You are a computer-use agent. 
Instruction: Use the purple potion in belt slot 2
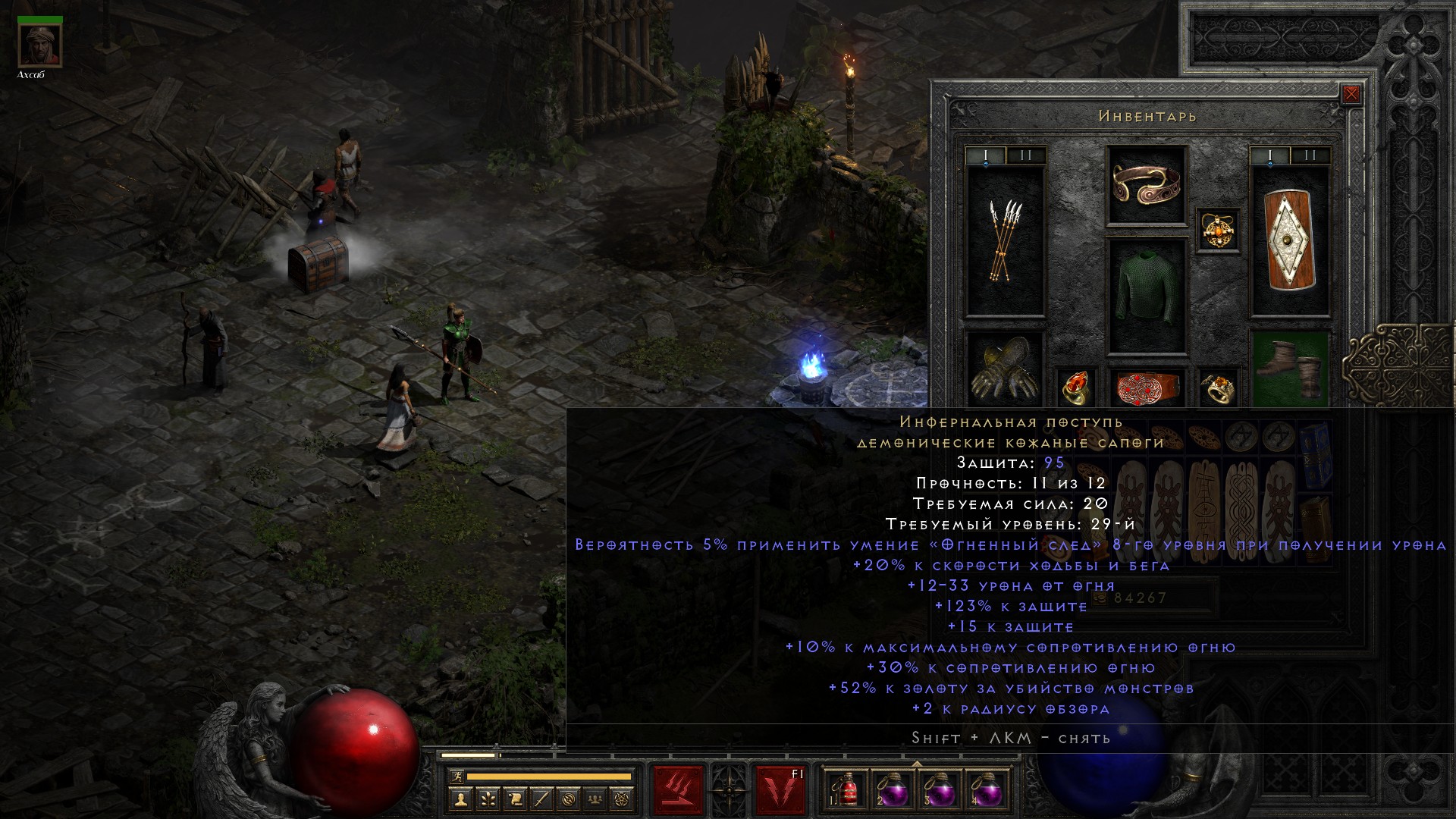click(x=894, y=789)
